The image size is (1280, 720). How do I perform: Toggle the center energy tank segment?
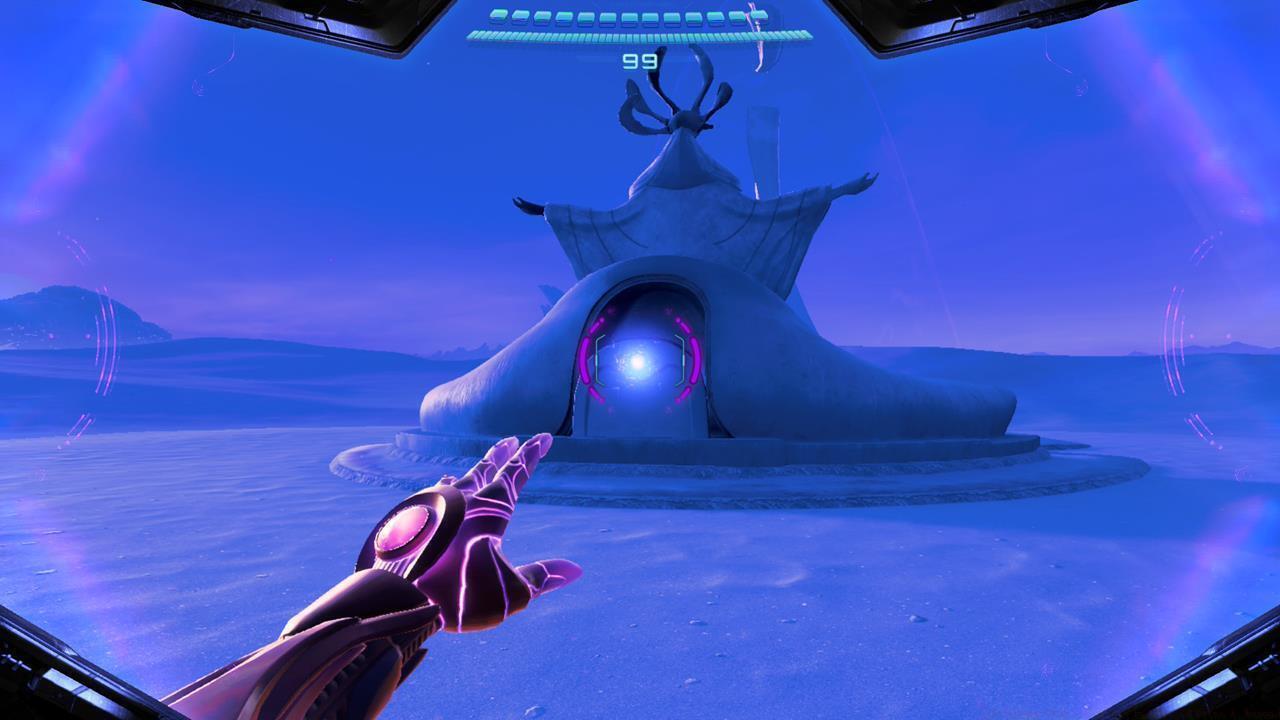630,15
